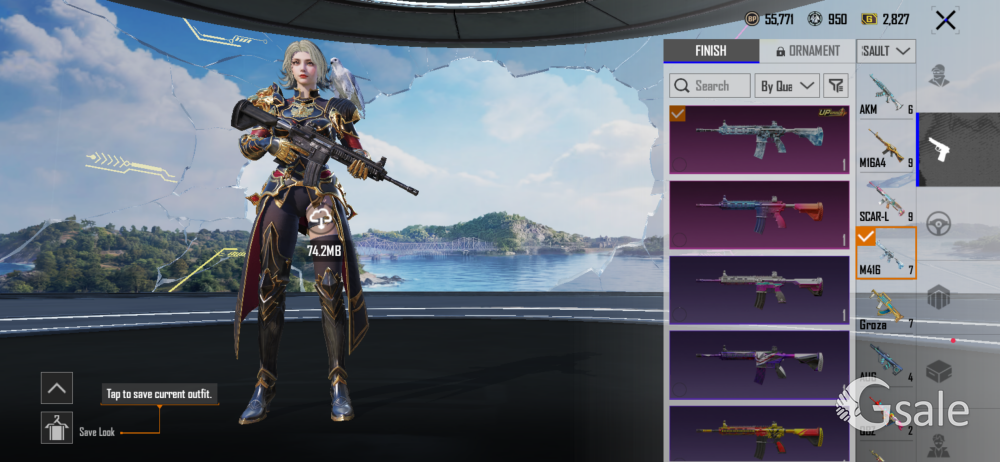Expand the up-arrow panel button
Image resolution: width=1000 pixels, height=462 pixels.
point(57,387)
